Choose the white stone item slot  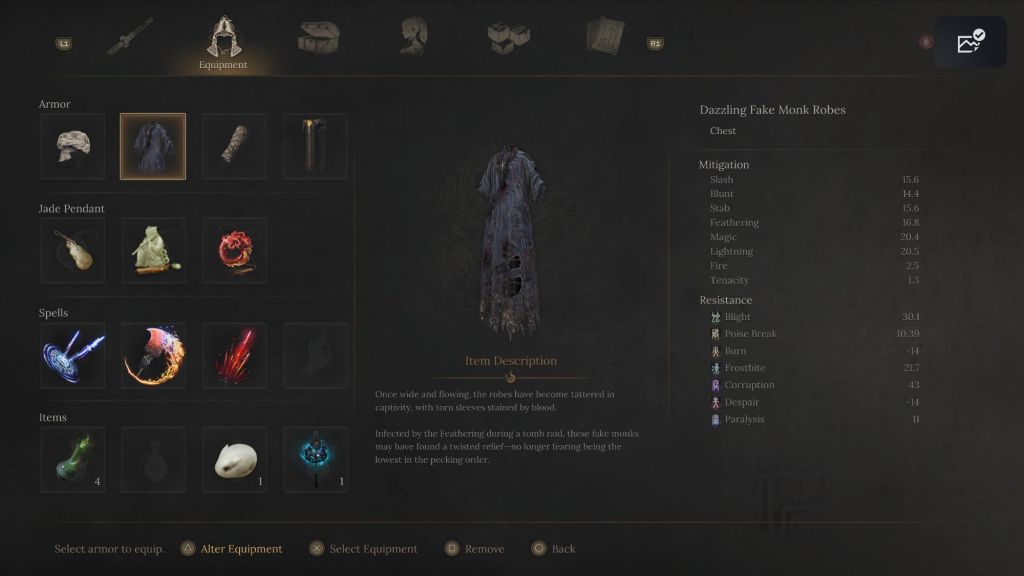[235, 460]
